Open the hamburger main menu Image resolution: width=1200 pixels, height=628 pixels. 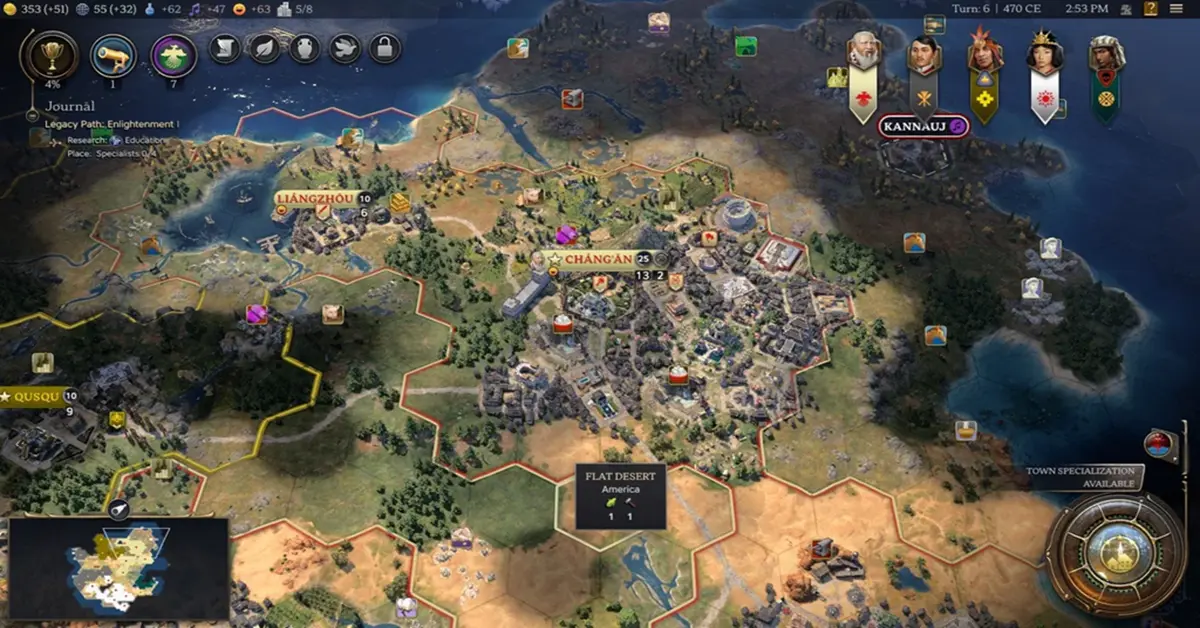[x=1174, y=9]
